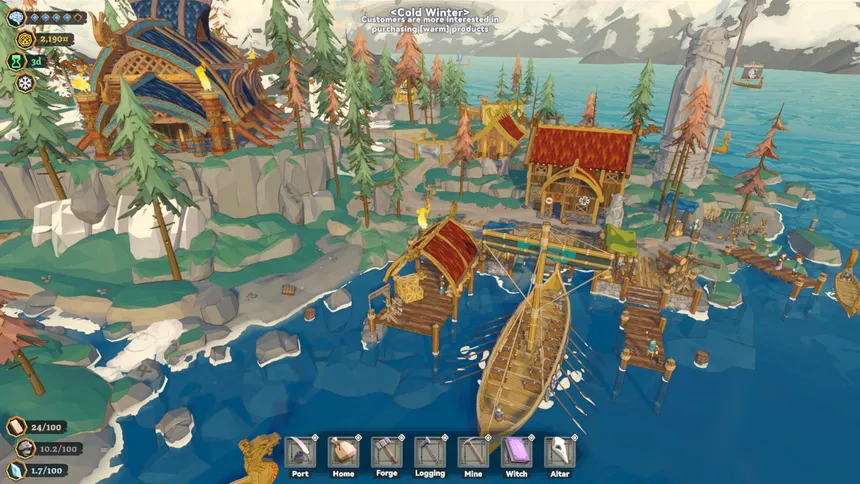
Task: Go to the Logging camp slot
Action: (430, 452)
